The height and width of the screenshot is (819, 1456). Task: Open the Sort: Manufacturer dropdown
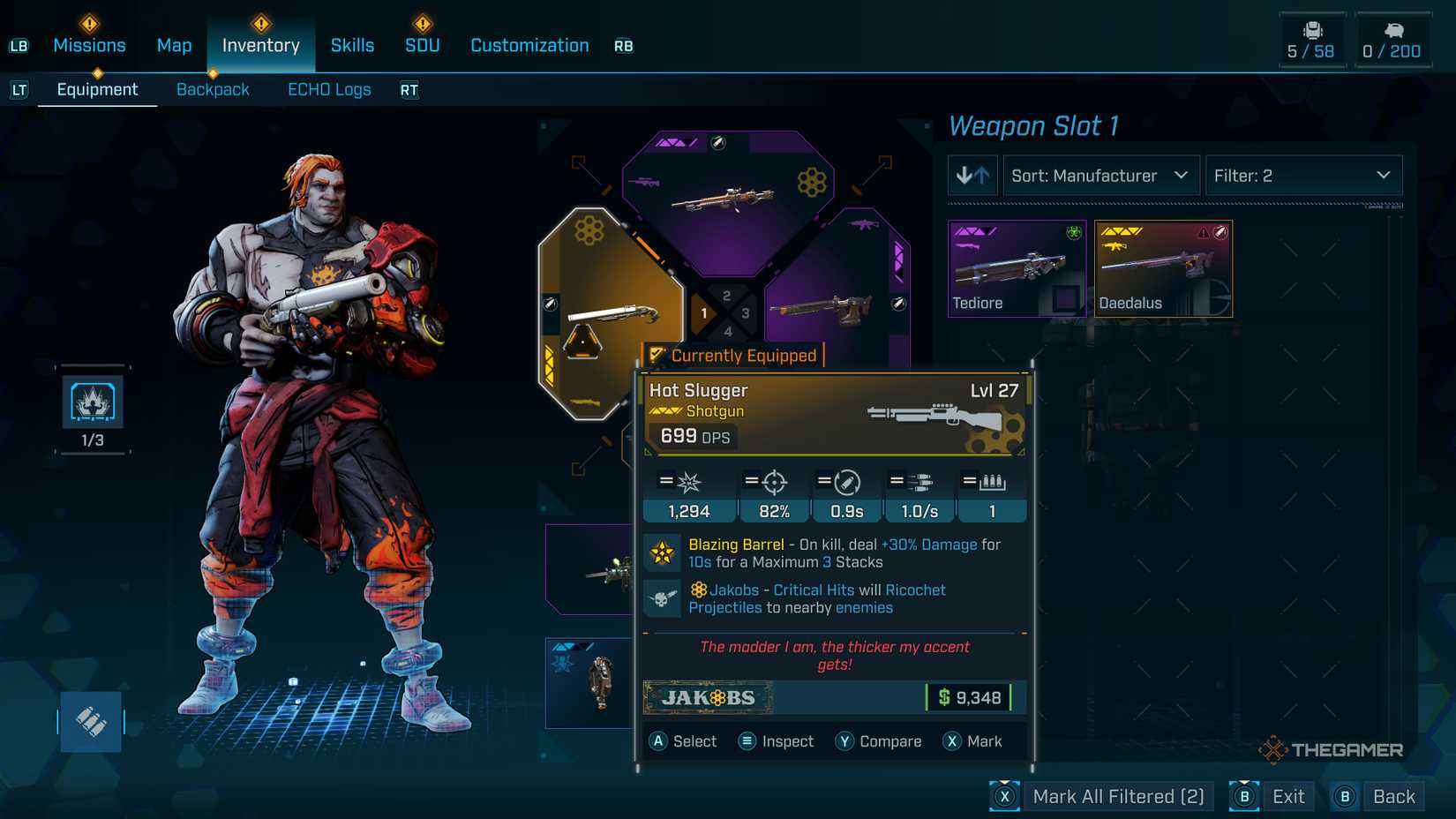(x=1100, y=176)
